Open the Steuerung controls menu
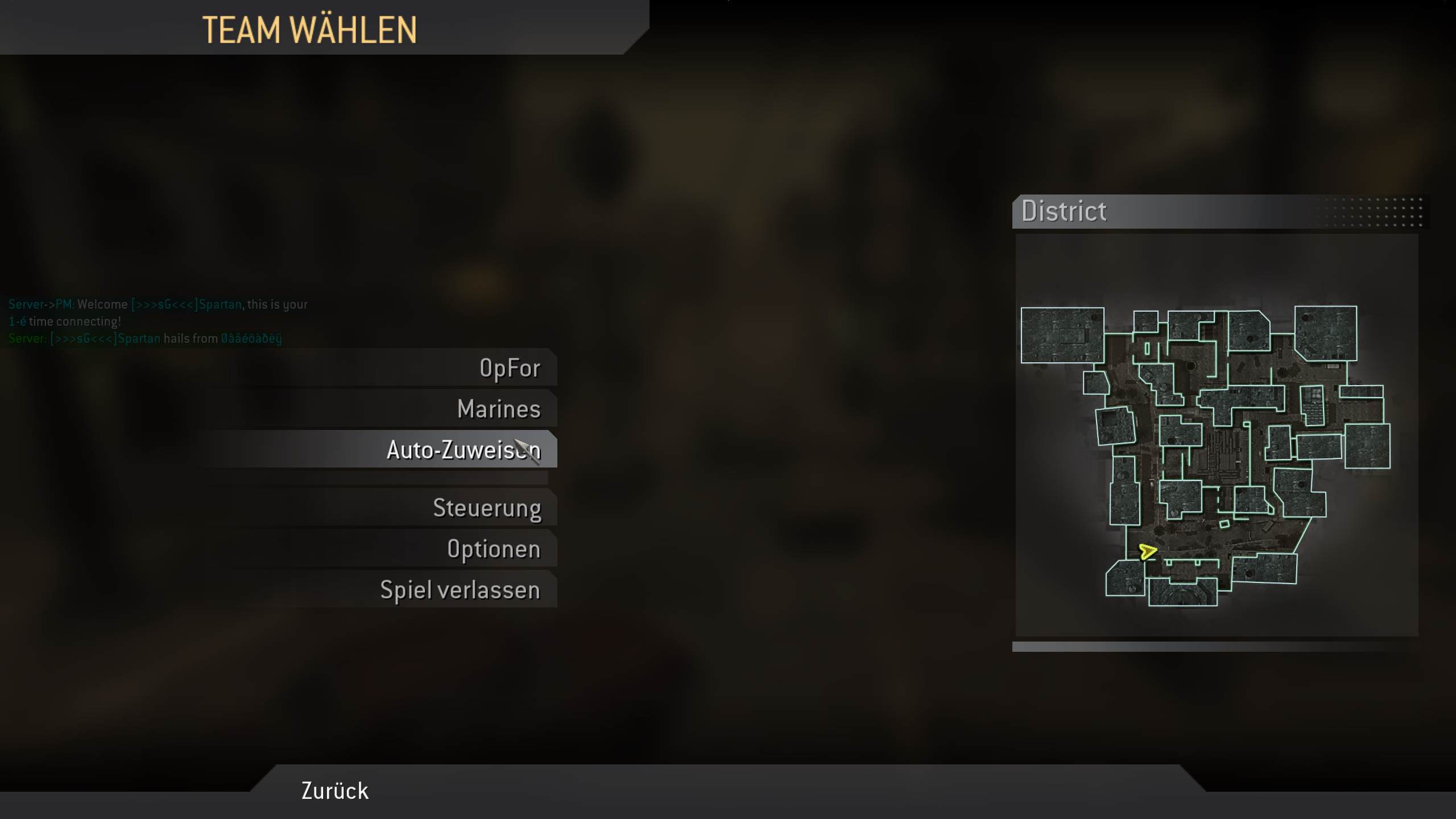This screenshot has height=819, width=1456. coord(487,508)
